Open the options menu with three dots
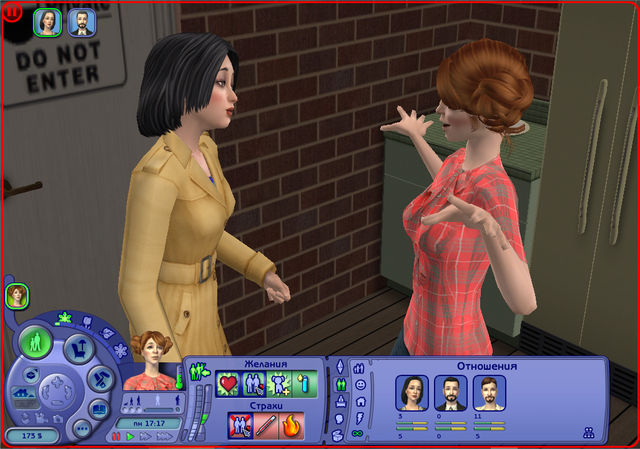 click(82, 428)
